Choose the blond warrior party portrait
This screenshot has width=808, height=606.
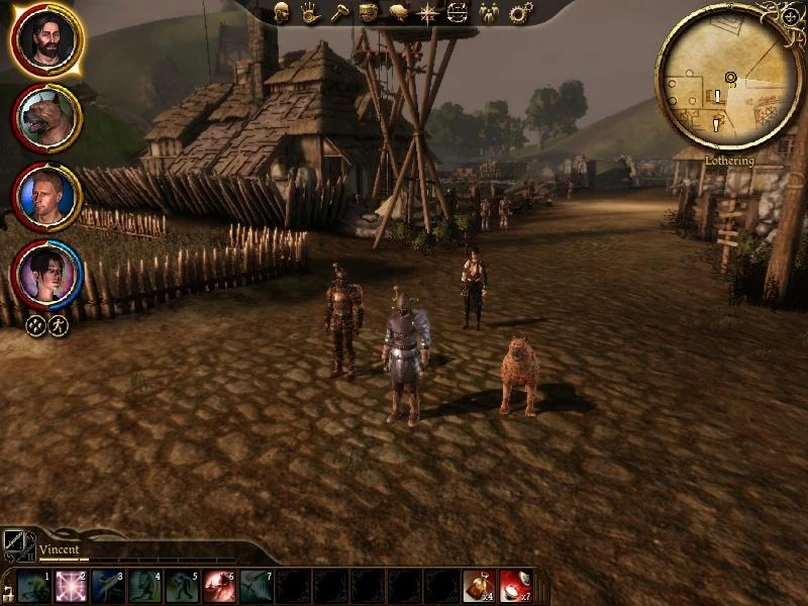pos(46,196)
